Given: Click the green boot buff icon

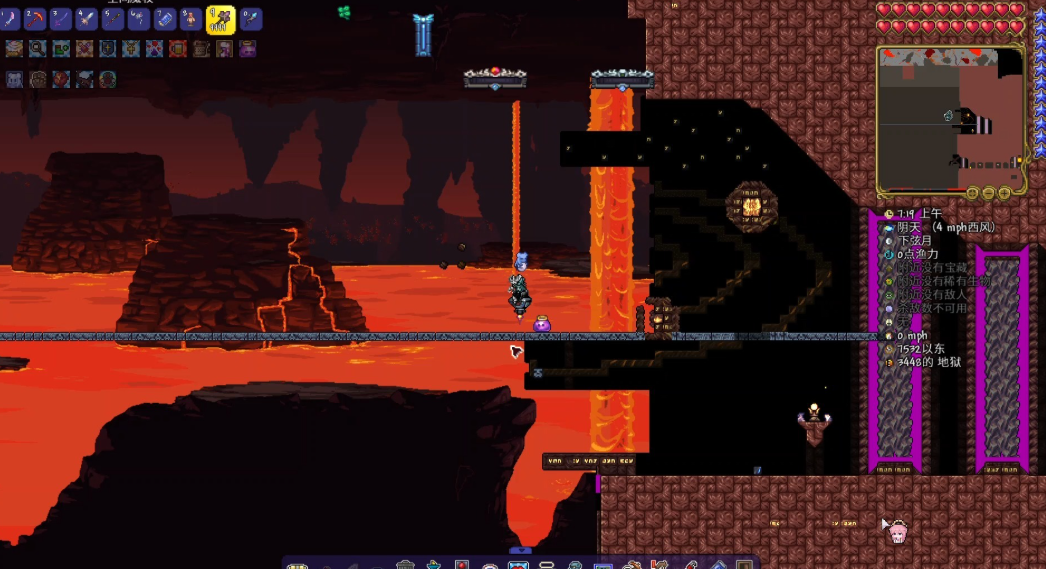Looking at the screenshot, I should [x=61, y=48].
